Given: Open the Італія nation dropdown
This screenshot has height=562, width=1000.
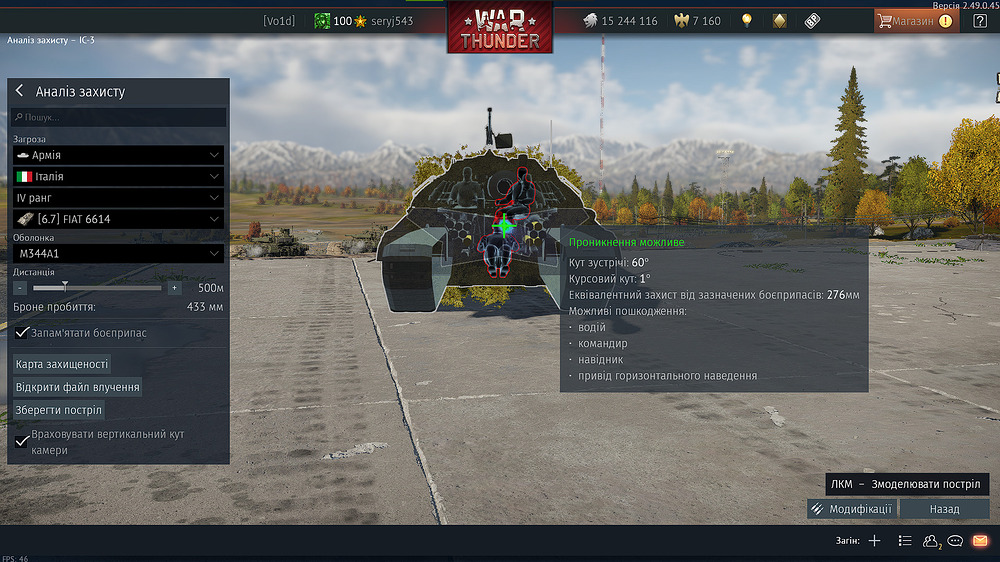Looking at the screenshot, I should [x=118, y=176].
